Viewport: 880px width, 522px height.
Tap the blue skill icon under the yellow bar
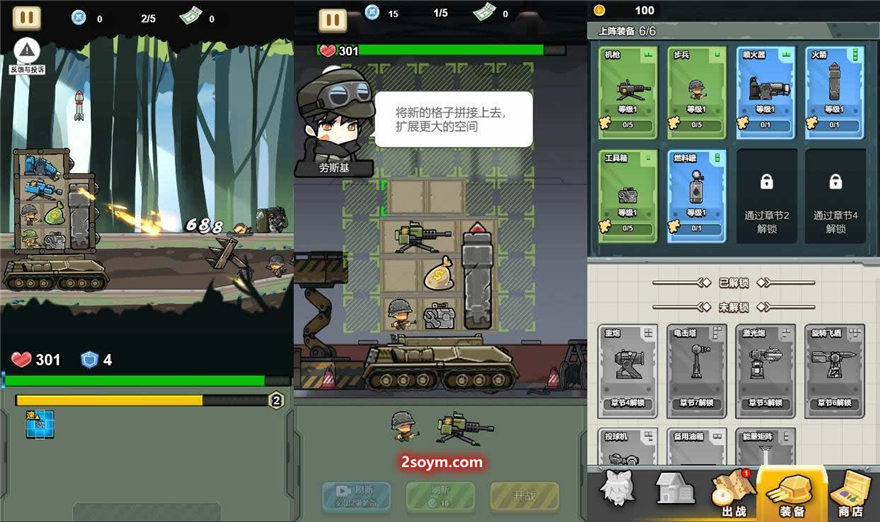click(39, 423)
